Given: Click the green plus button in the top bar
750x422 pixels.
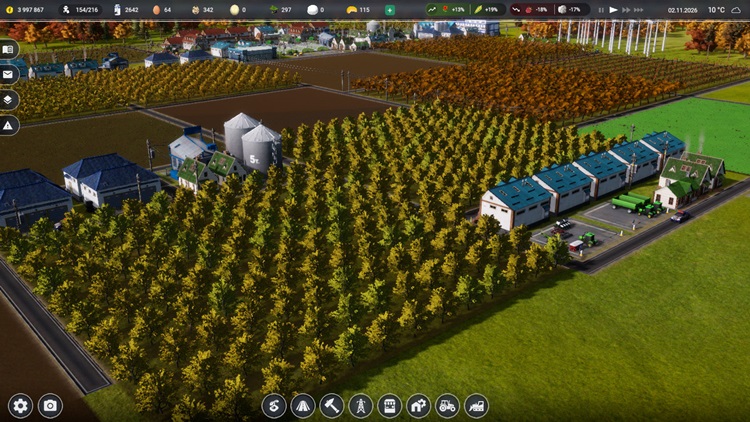Looking at the screenshot, I should 389,10.
